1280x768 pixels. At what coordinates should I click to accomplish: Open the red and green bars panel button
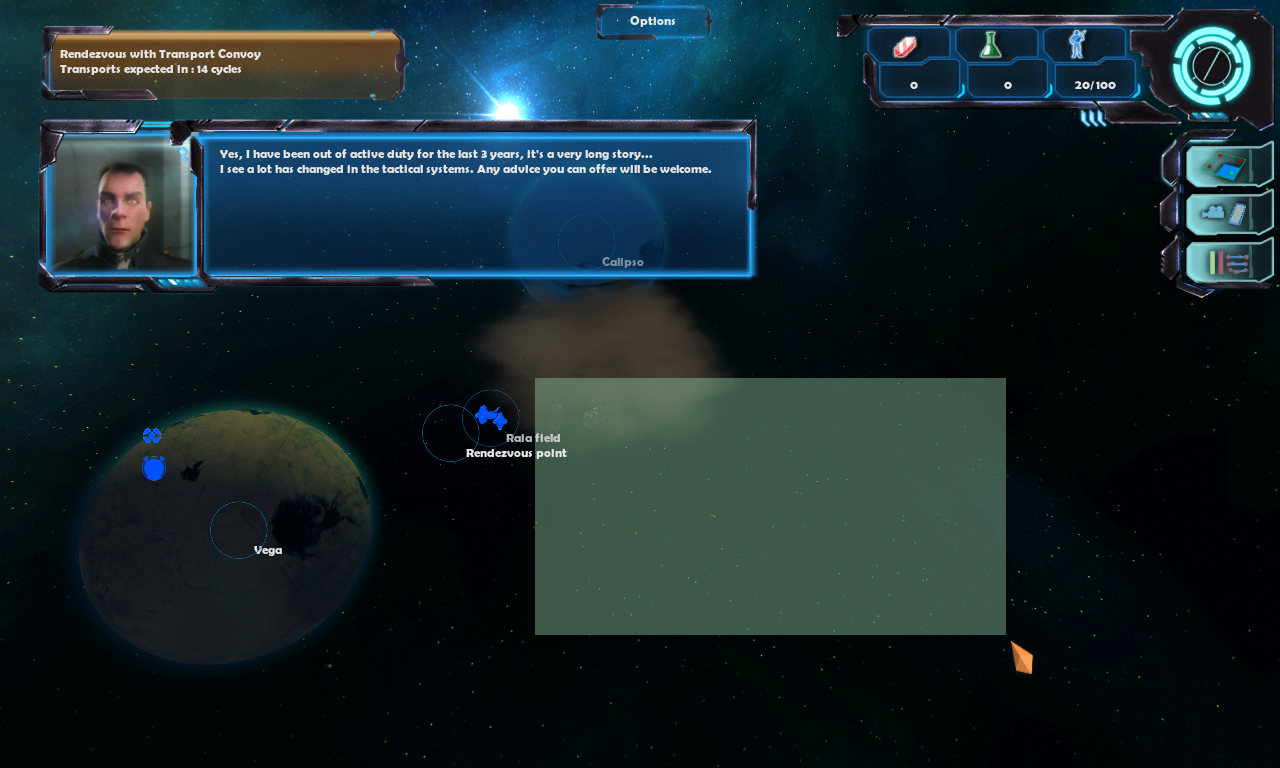click(x=1228, y=262)
